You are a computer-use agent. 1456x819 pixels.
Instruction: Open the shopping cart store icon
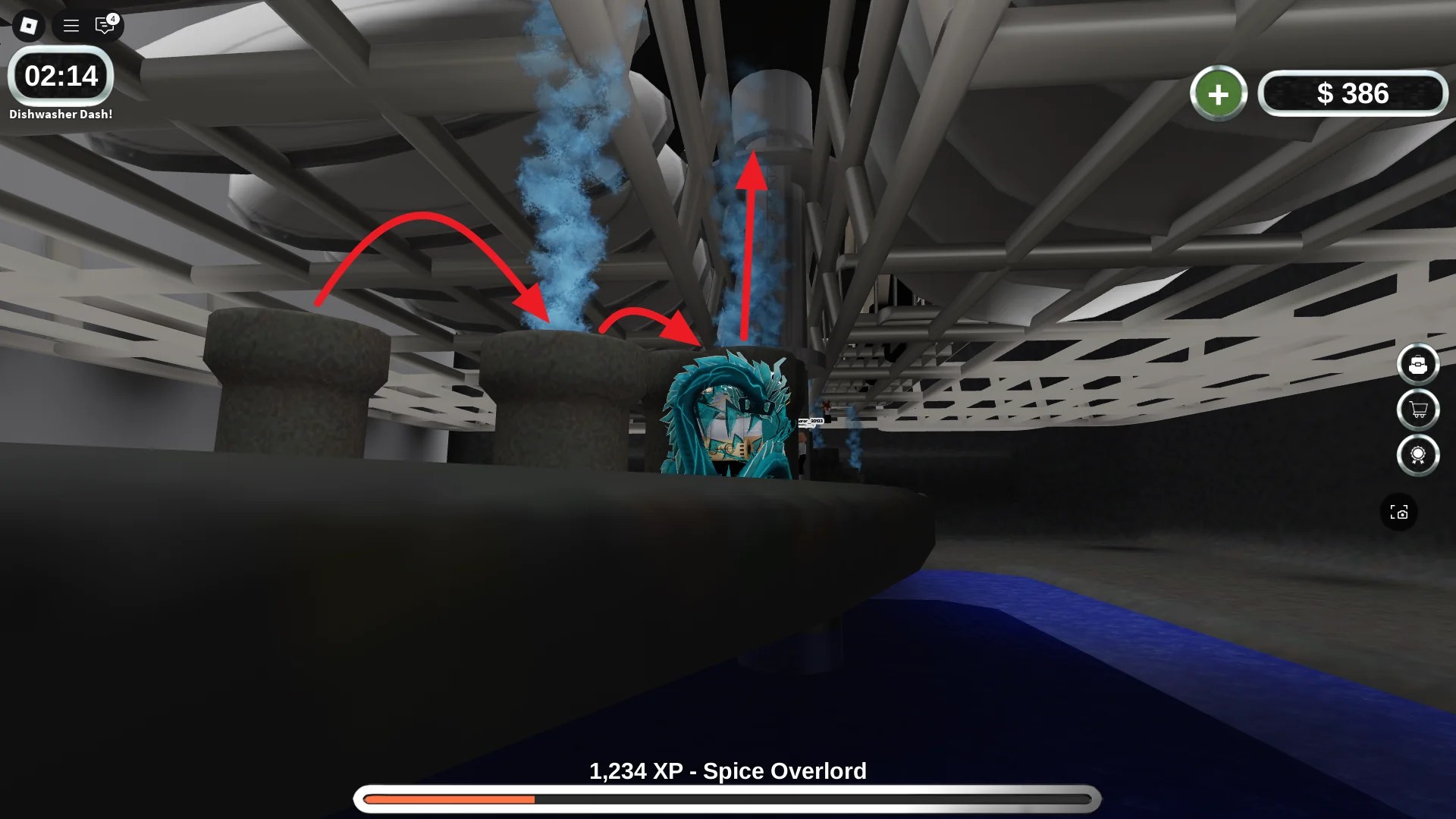(1420, 409)
